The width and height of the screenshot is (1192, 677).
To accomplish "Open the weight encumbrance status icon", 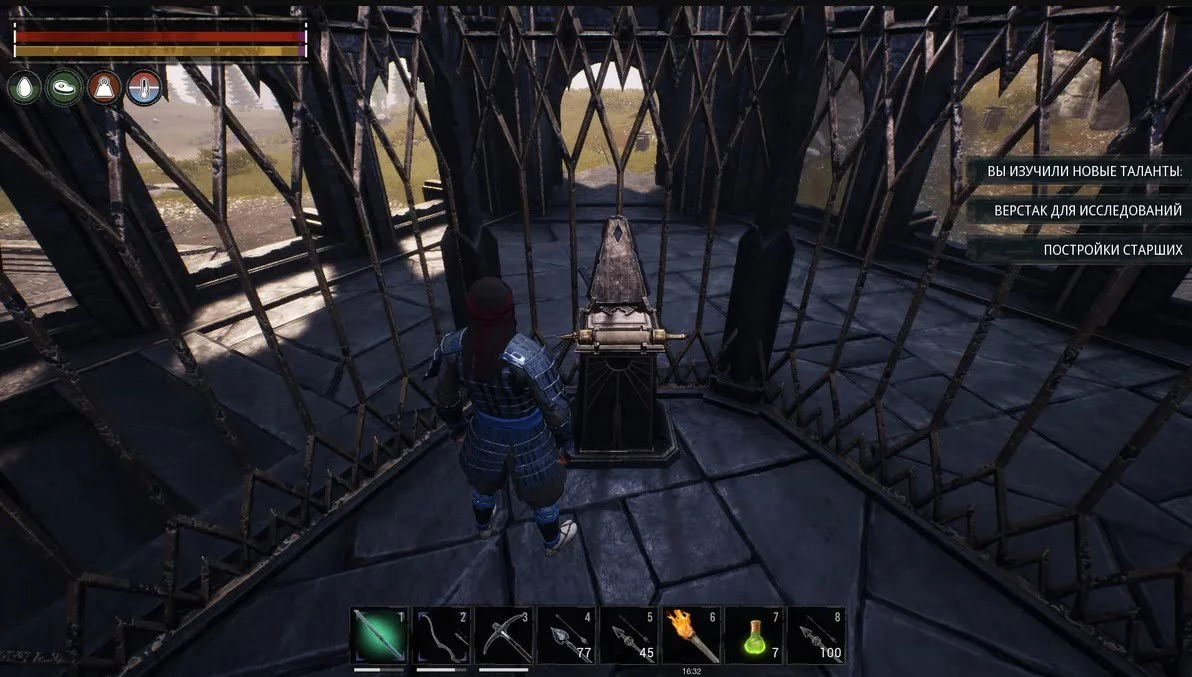I will pyautogui.click(x=104, y=88).
